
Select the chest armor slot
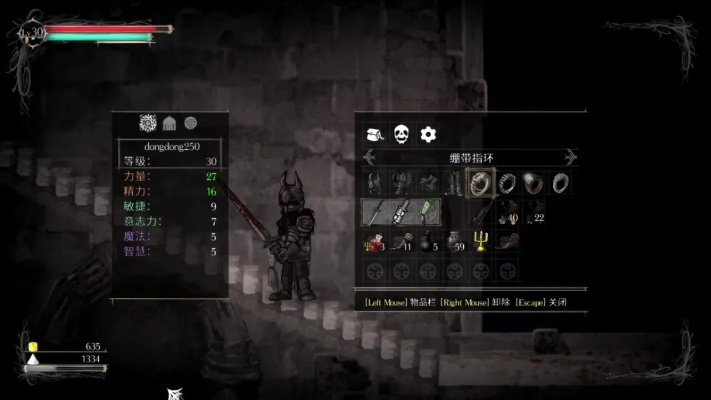click(402, 182)
